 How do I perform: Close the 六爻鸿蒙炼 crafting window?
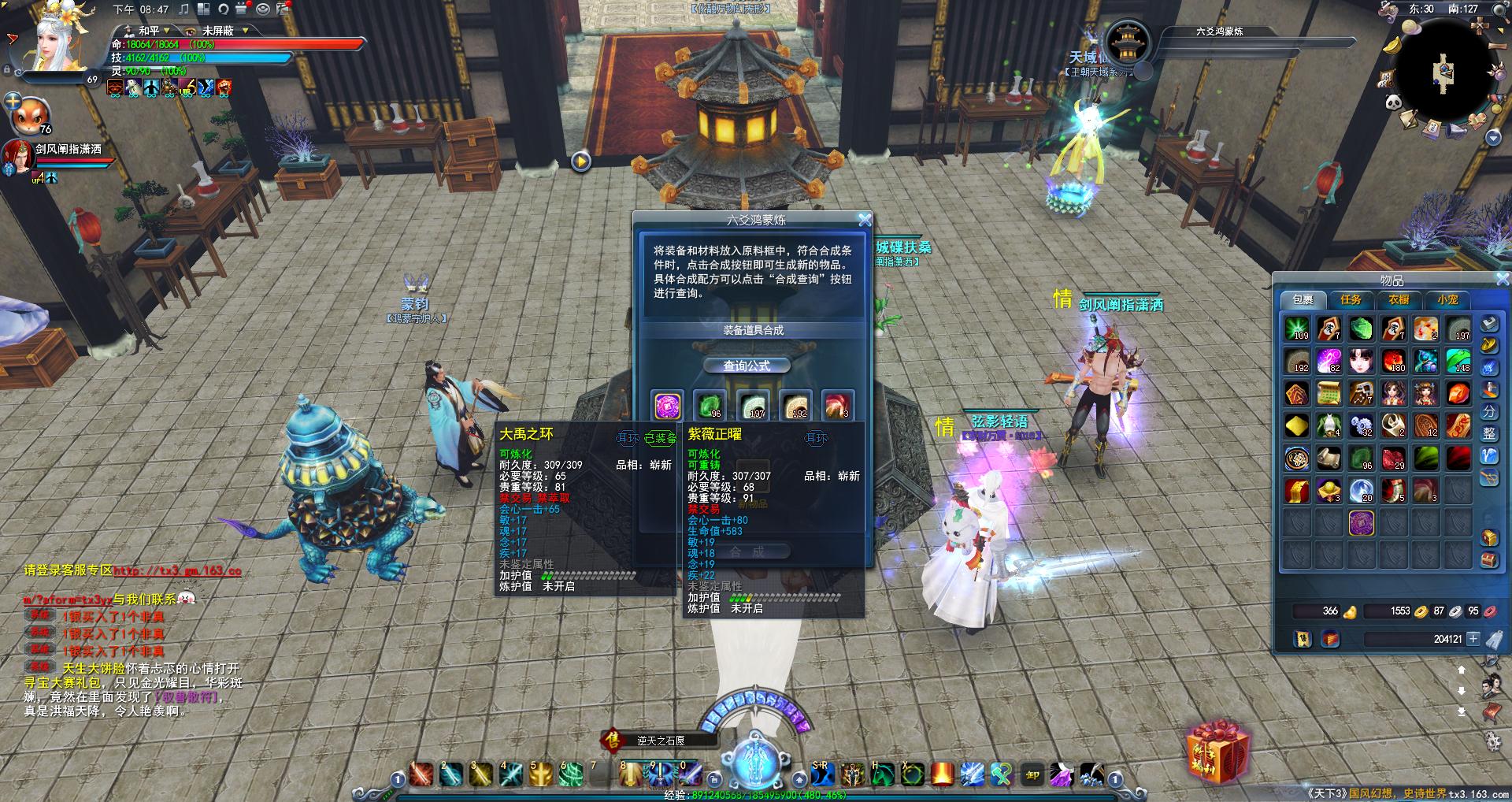tap(864, 220)
